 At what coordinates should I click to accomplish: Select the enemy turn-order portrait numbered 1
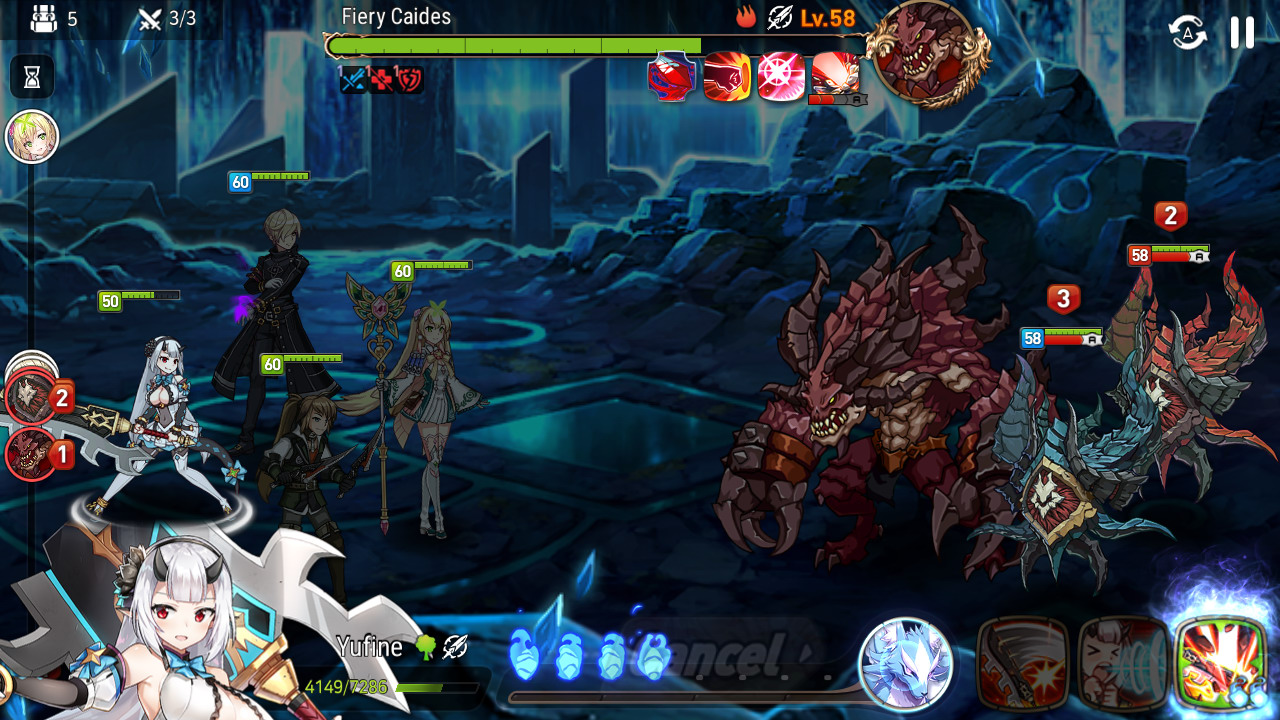coord(30,455)
